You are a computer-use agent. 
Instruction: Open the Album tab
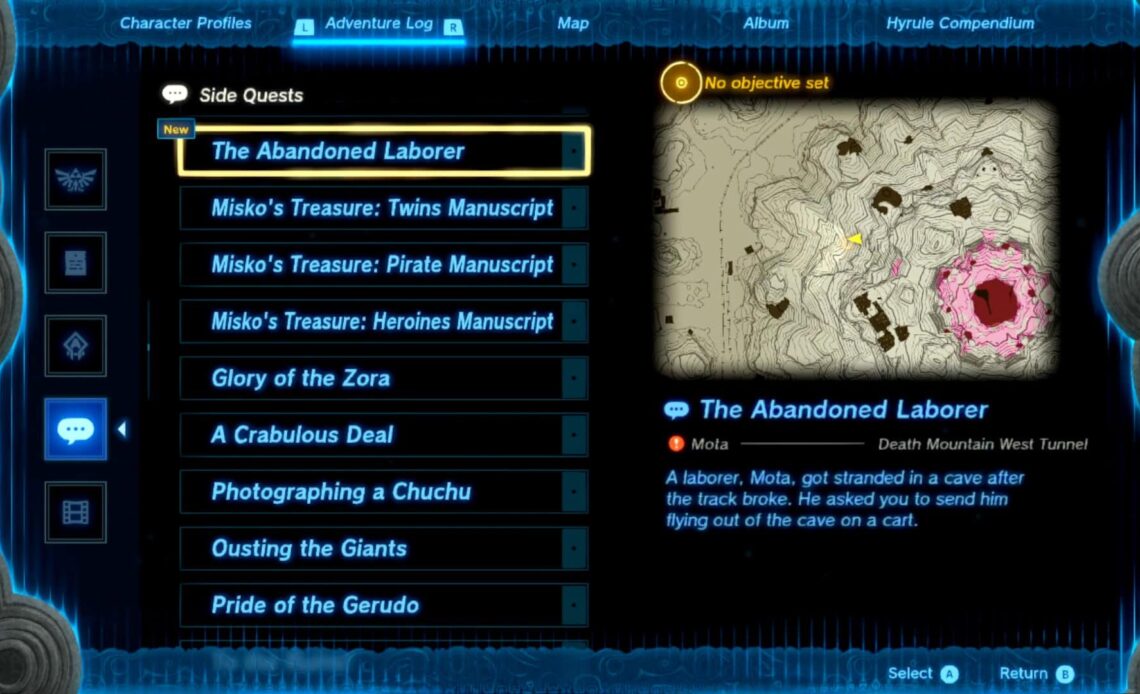click(x=766, y=23)
